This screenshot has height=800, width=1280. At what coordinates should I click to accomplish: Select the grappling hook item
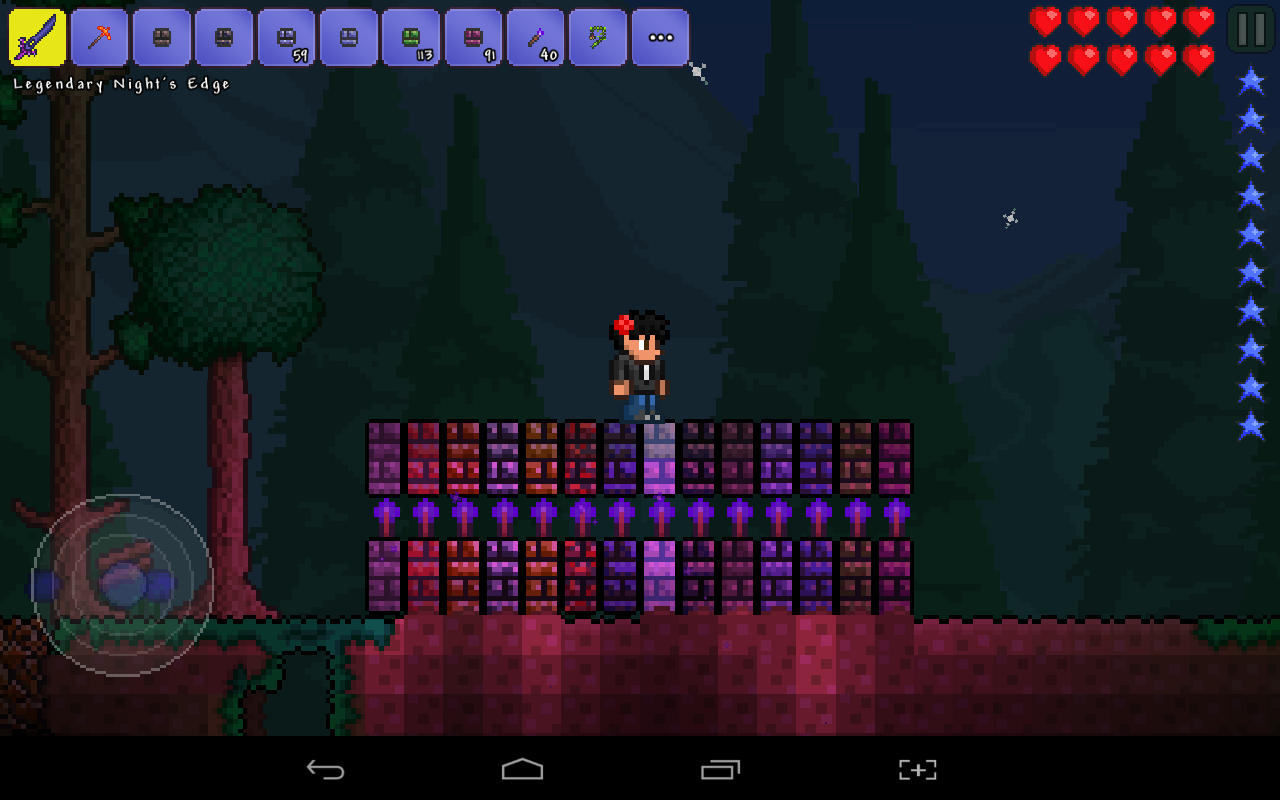point(597,36)
